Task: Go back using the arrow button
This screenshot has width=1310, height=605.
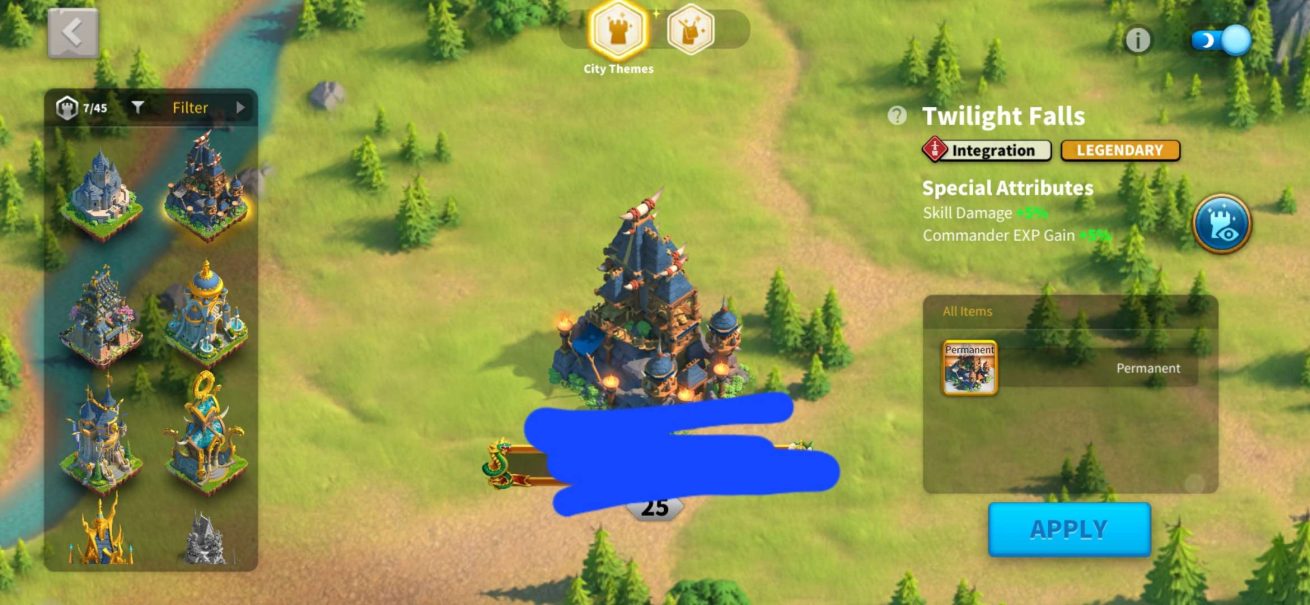Action: pos(73,33)
